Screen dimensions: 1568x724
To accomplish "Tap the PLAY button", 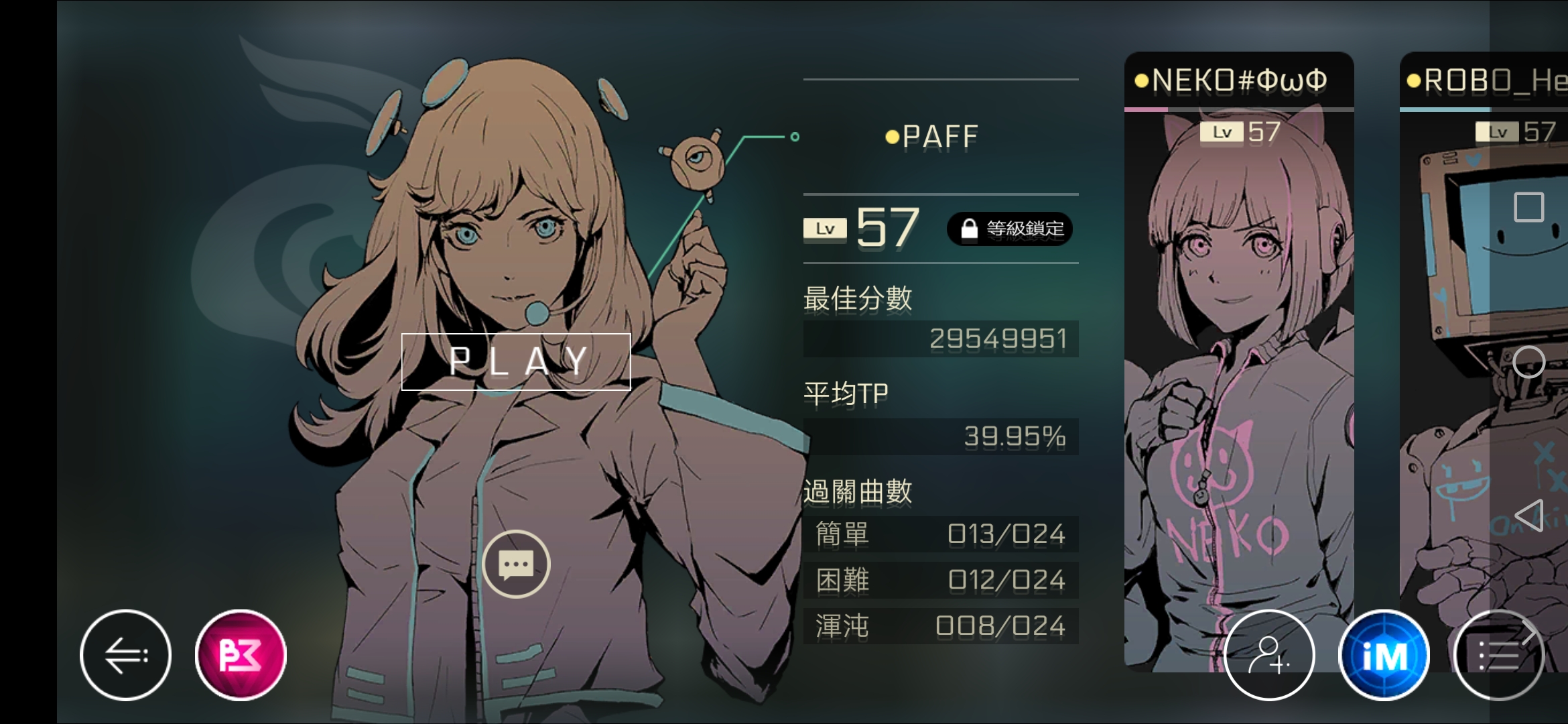I will (516, 362).
